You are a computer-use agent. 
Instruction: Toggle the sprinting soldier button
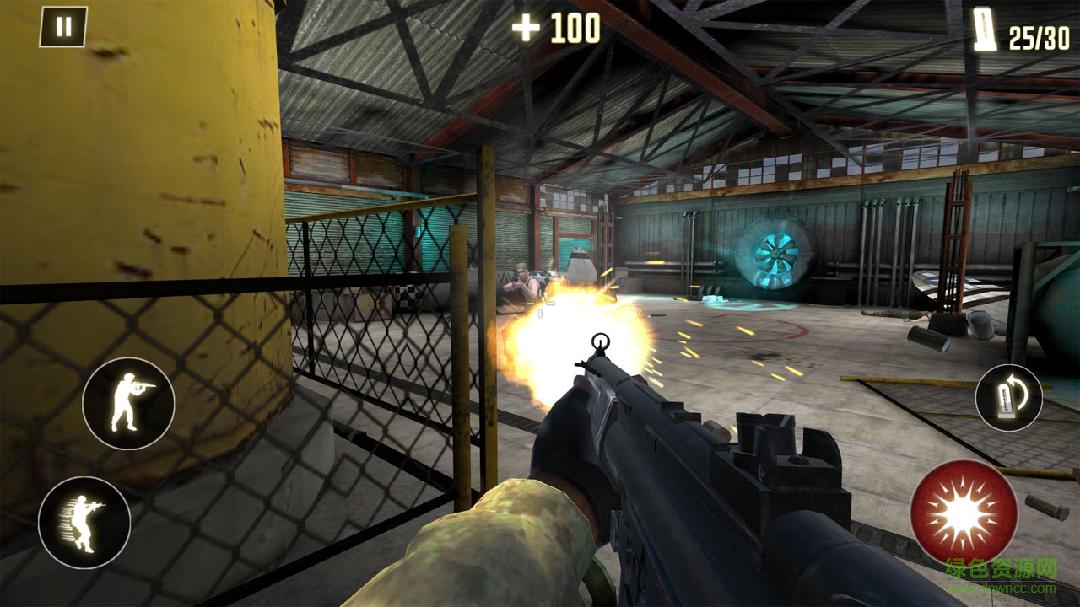84,522
